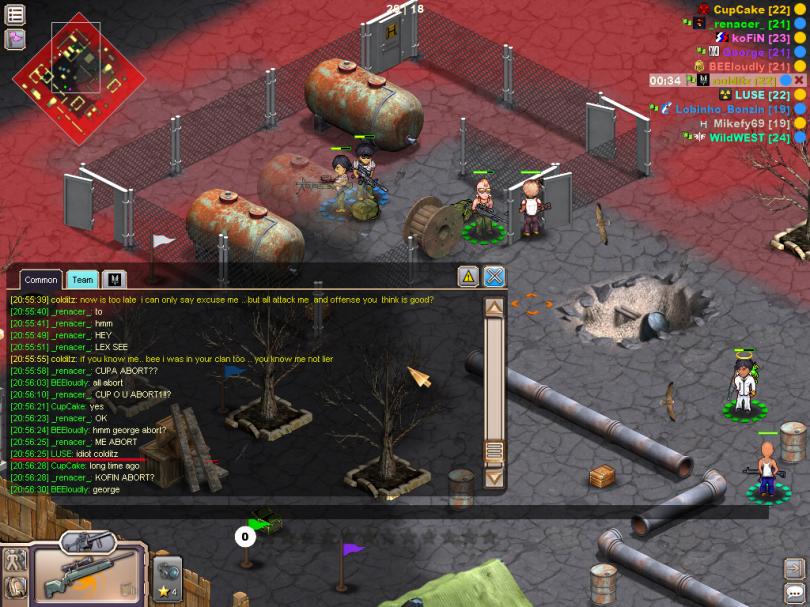Viewport: 810px width, 607px height.
Task: Click the speech bubble chat button
Action: (795, 590)
